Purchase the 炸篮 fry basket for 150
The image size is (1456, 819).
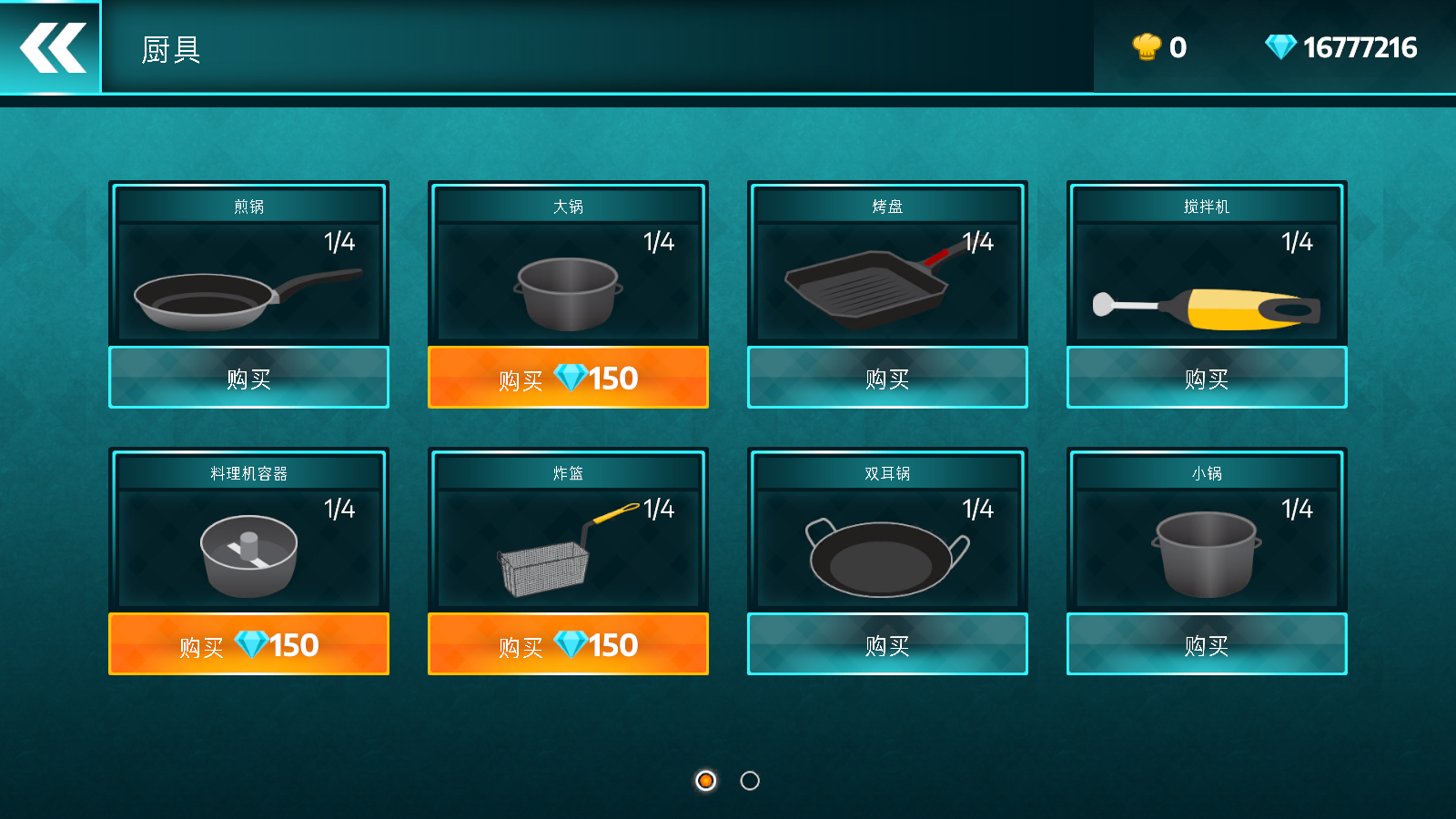pos(568,644)
